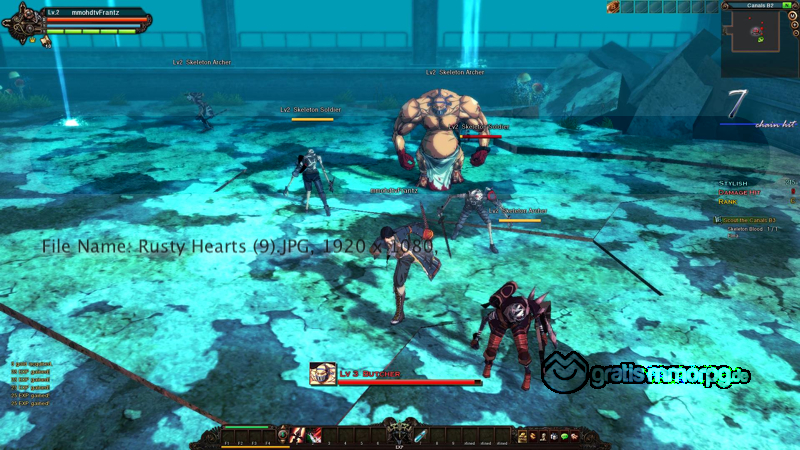Open the Skeleton Blood quest tracker entry
Screen dimensions: 800x450
[752, 228]
